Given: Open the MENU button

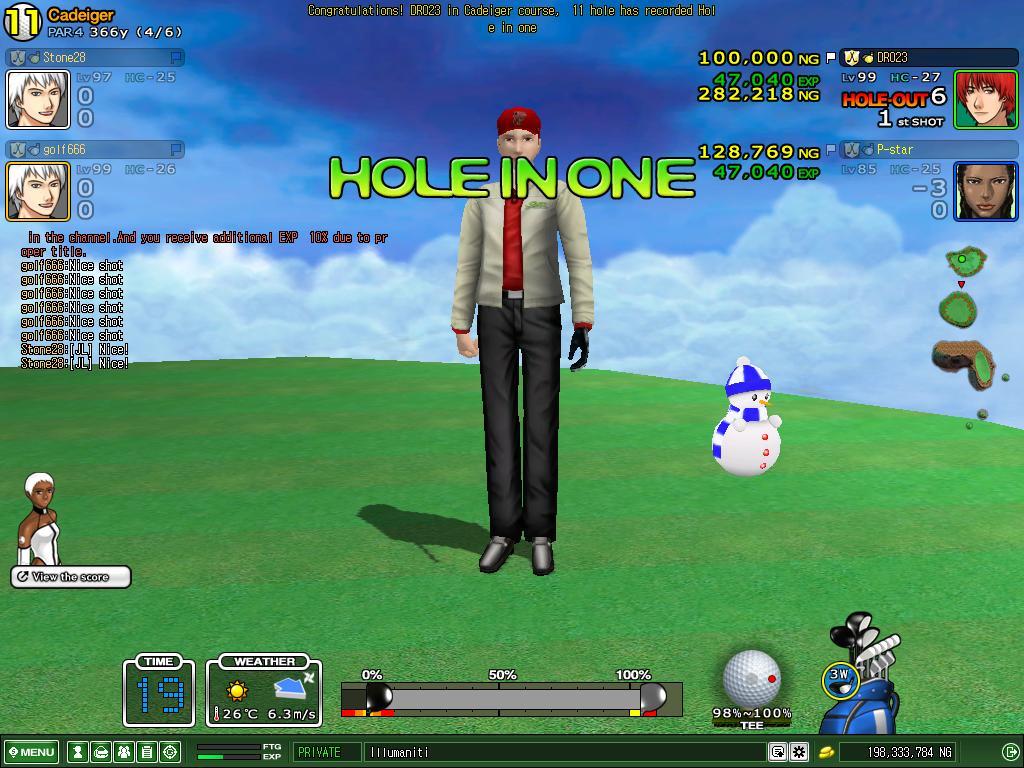Looking at the screenshot, I should pyautogui.click(x=32, y=752).
